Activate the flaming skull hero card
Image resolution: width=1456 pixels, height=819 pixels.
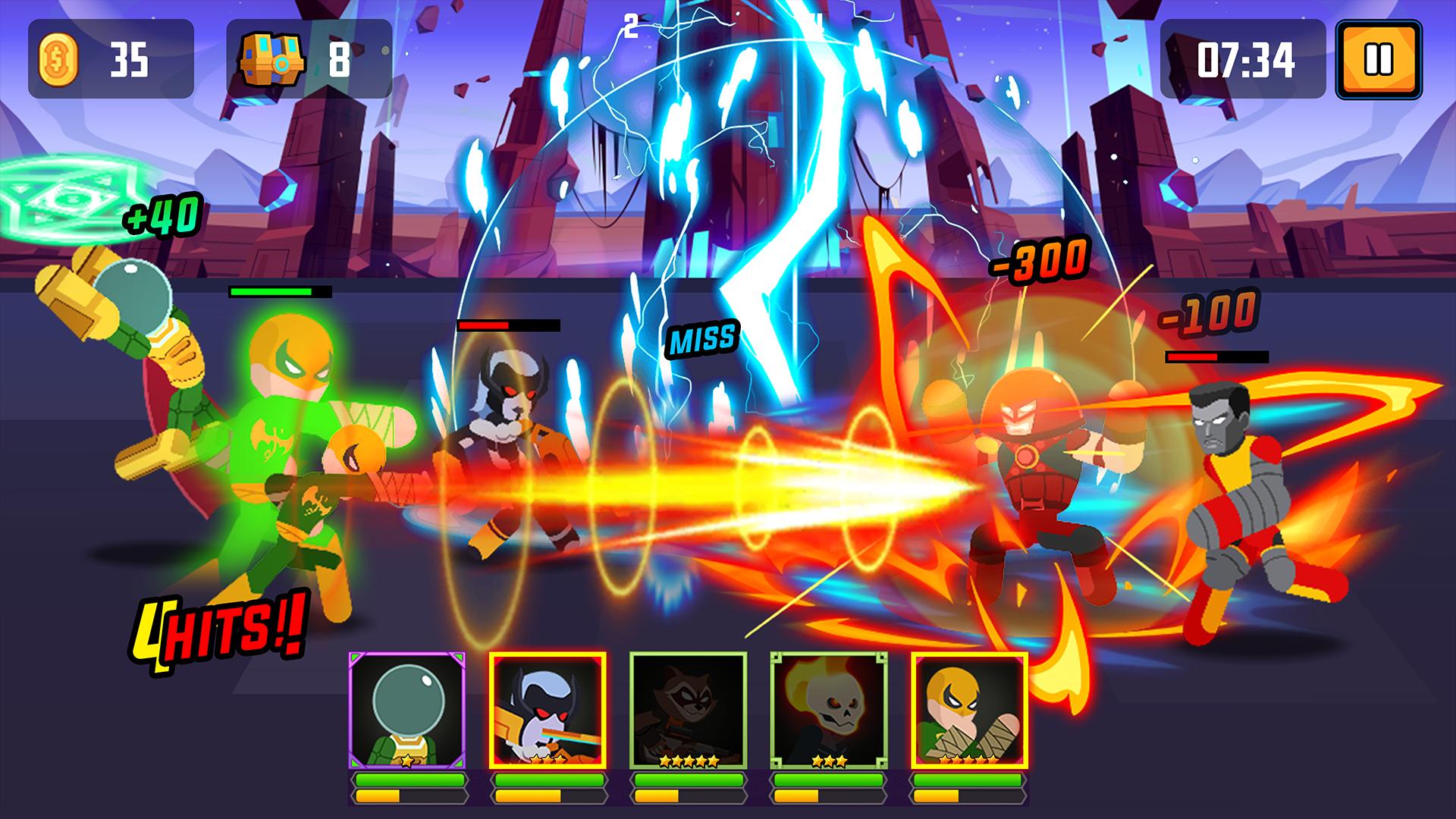point(828,710)
